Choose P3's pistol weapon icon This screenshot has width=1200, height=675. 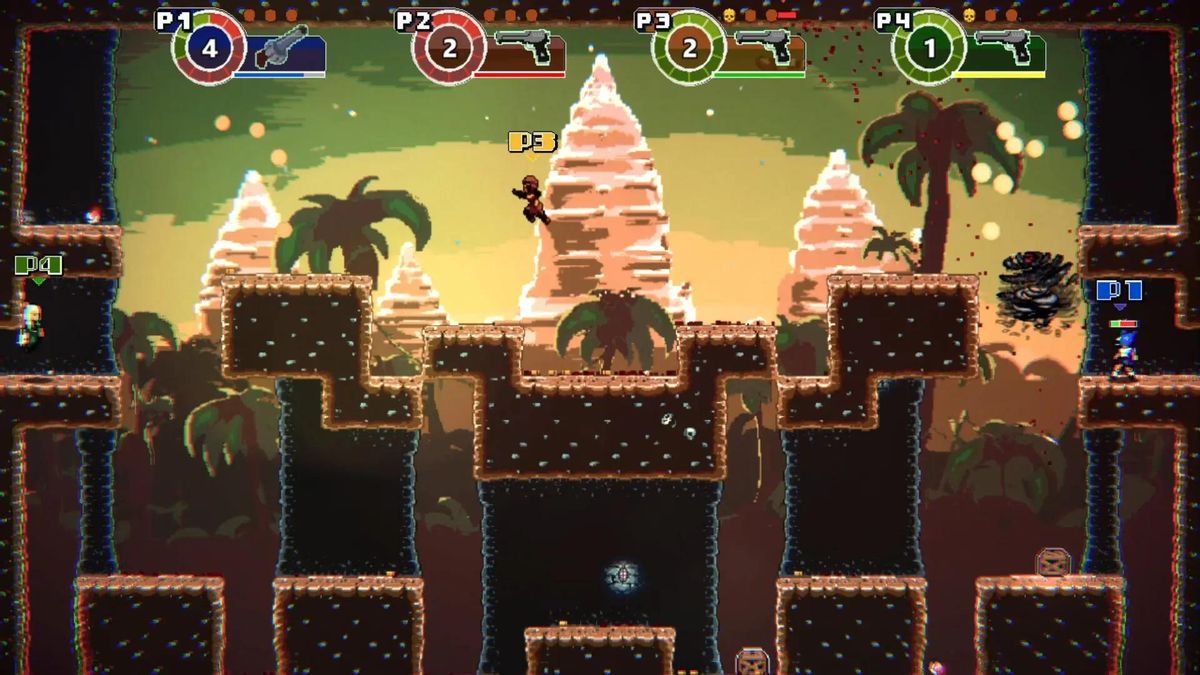tap(763, 47)
